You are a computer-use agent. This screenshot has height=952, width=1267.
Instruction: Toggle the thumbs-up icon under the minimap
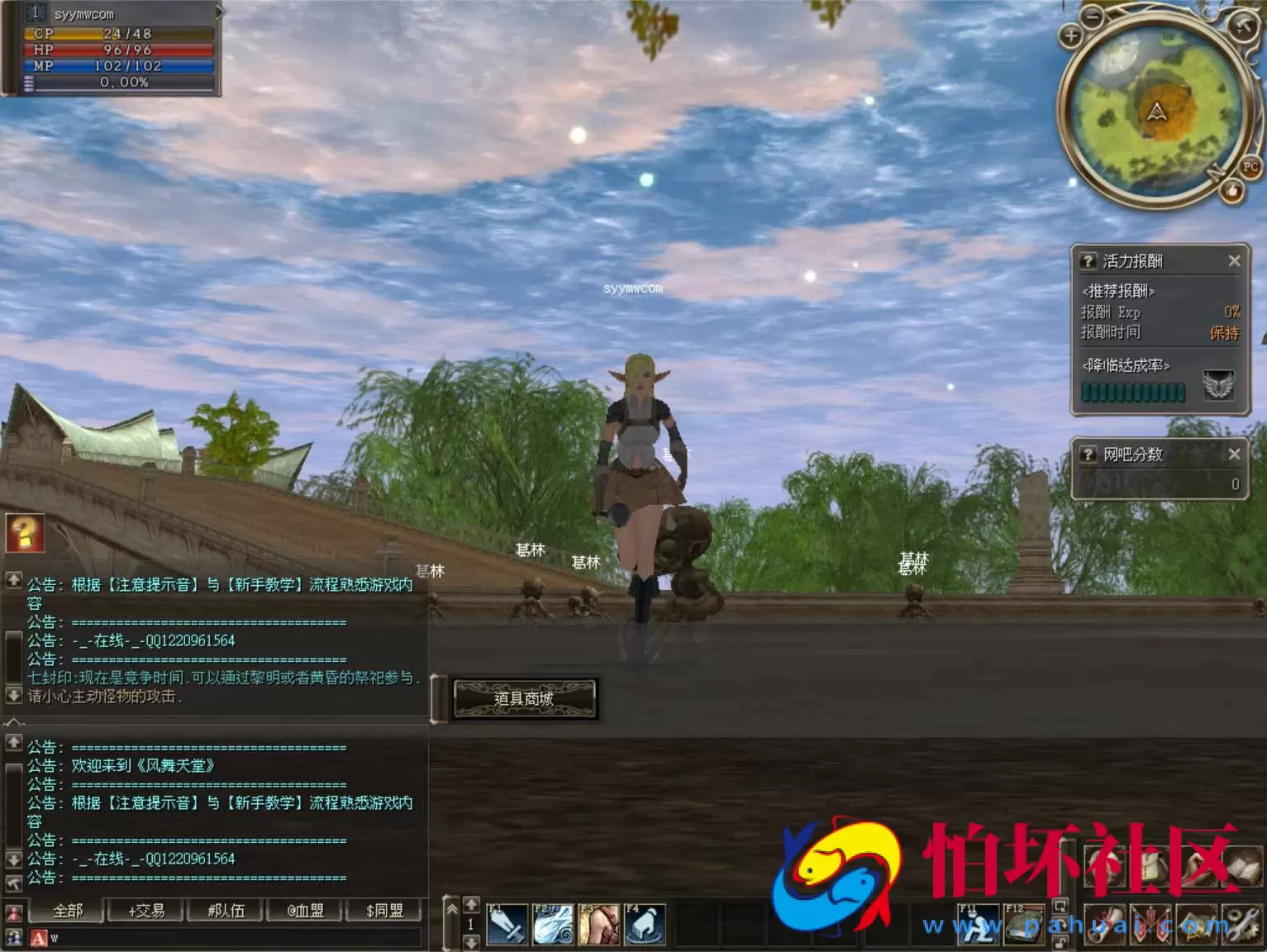tap(1233, 191)
